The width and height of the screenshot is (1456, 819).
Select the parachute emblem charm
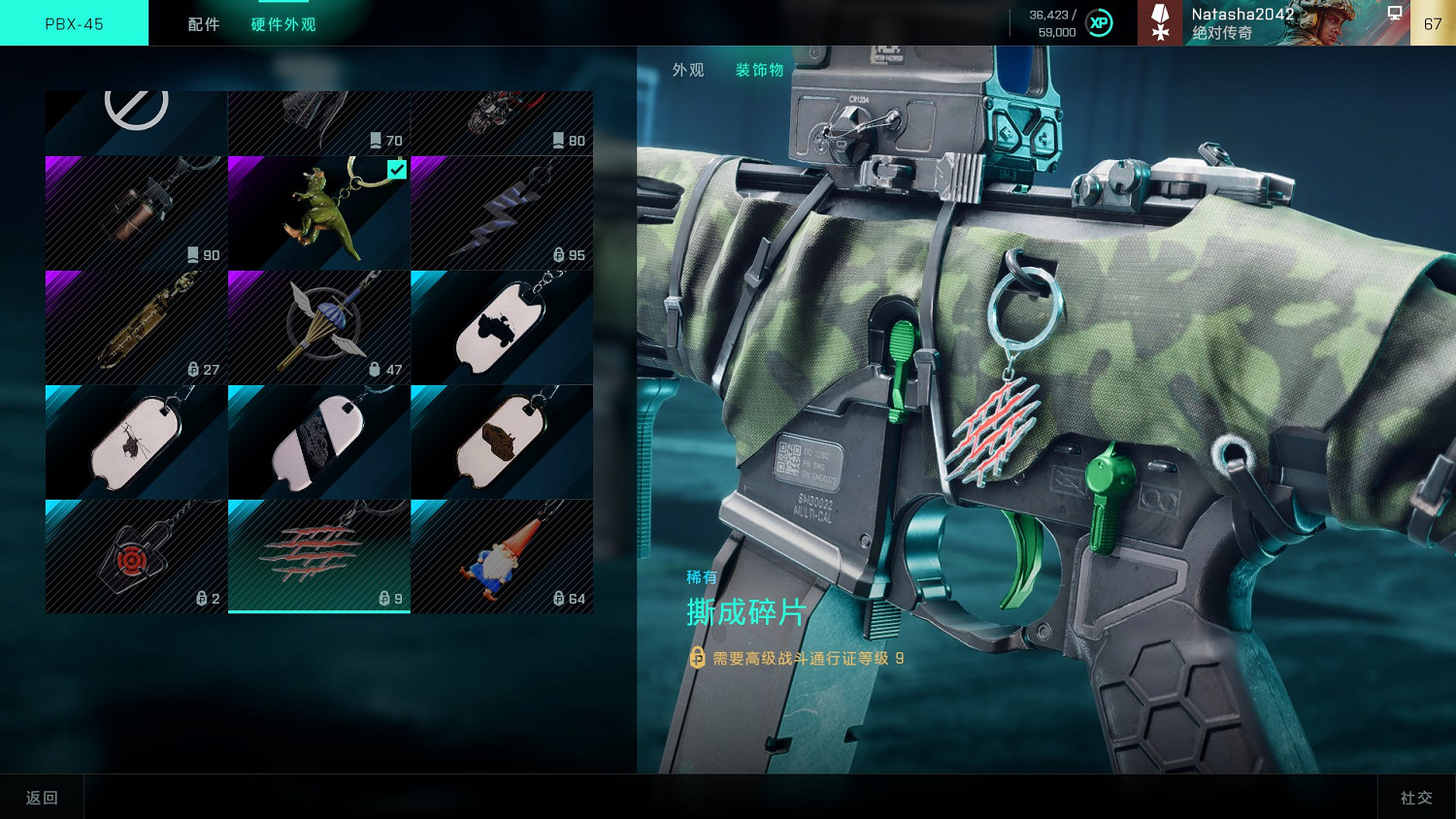click(318, 327)
